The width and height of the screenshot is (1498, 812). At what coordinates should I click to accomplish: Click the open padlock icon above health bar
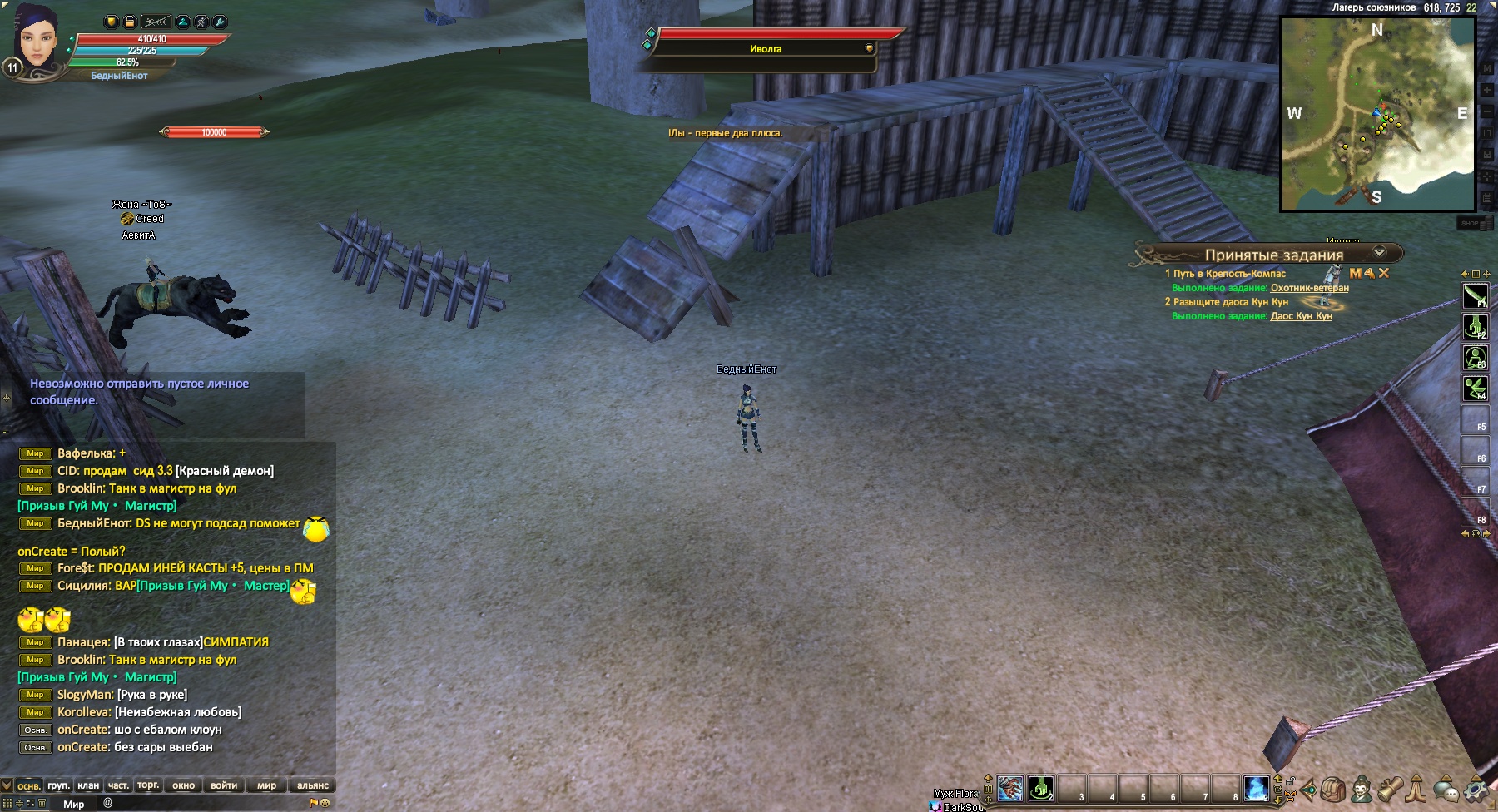coord(130,22)
